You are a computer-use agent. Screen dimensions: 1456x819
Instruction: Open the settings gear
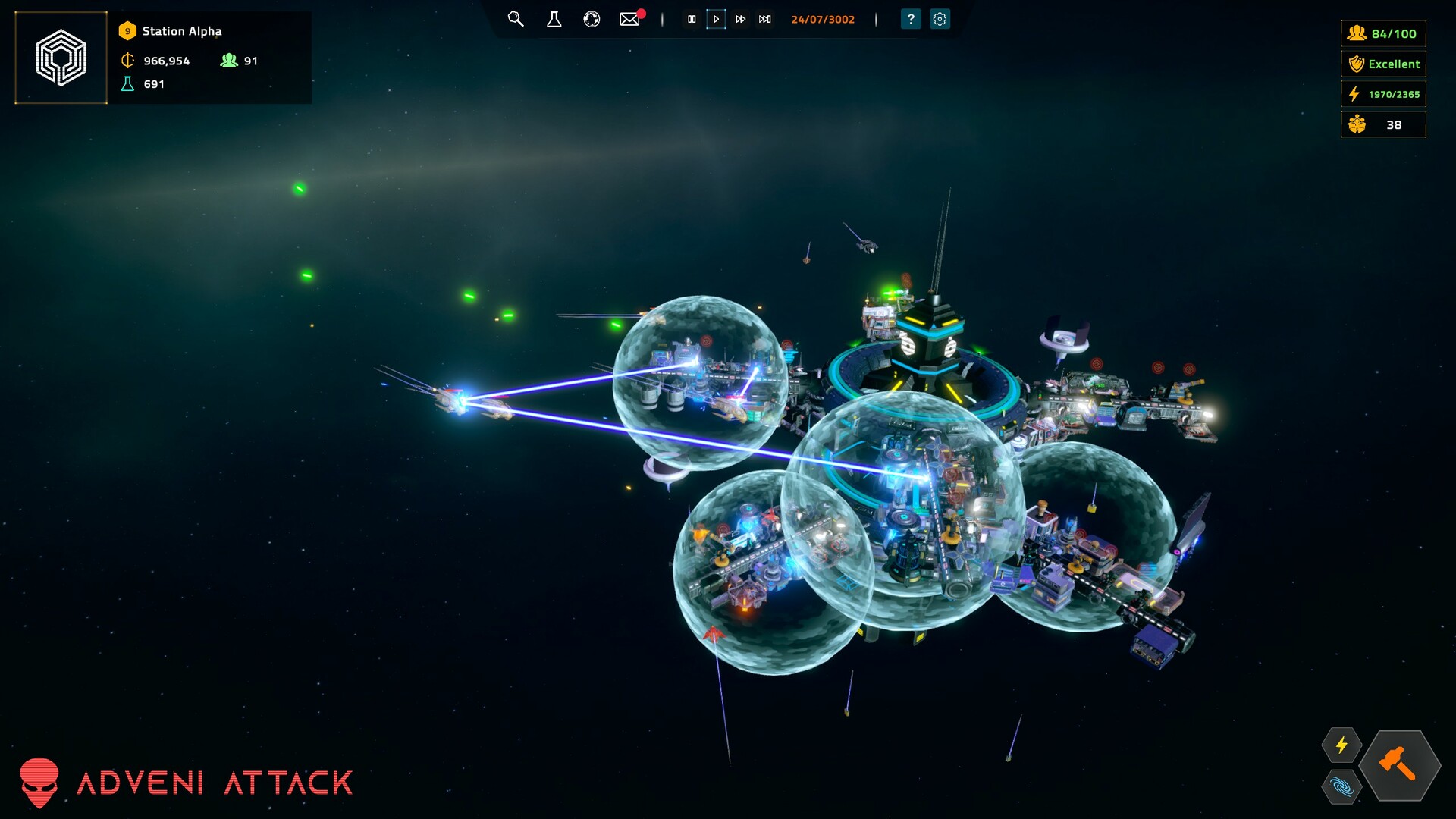tap(940, 19)
